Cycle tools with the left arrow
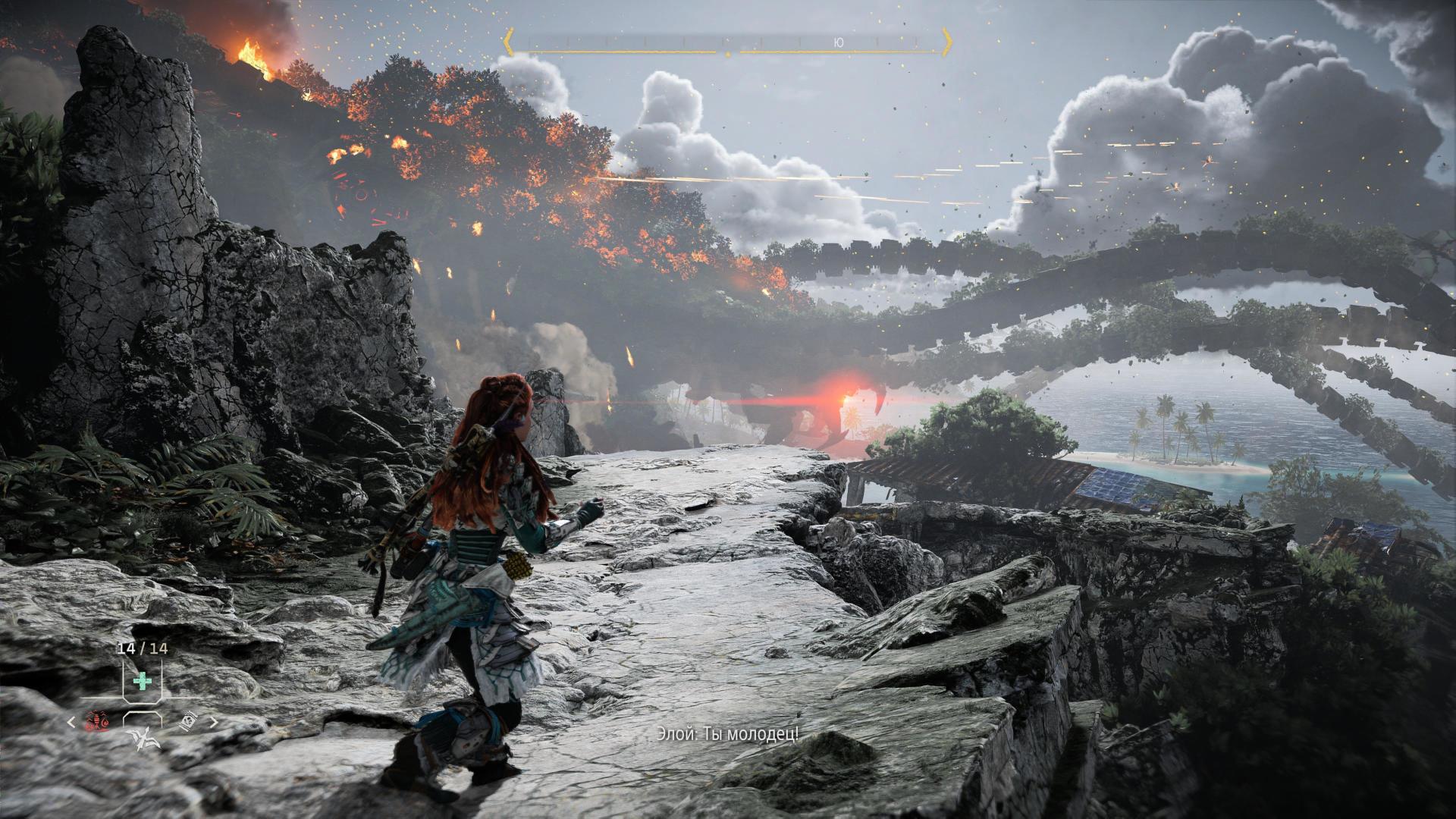 72,723
